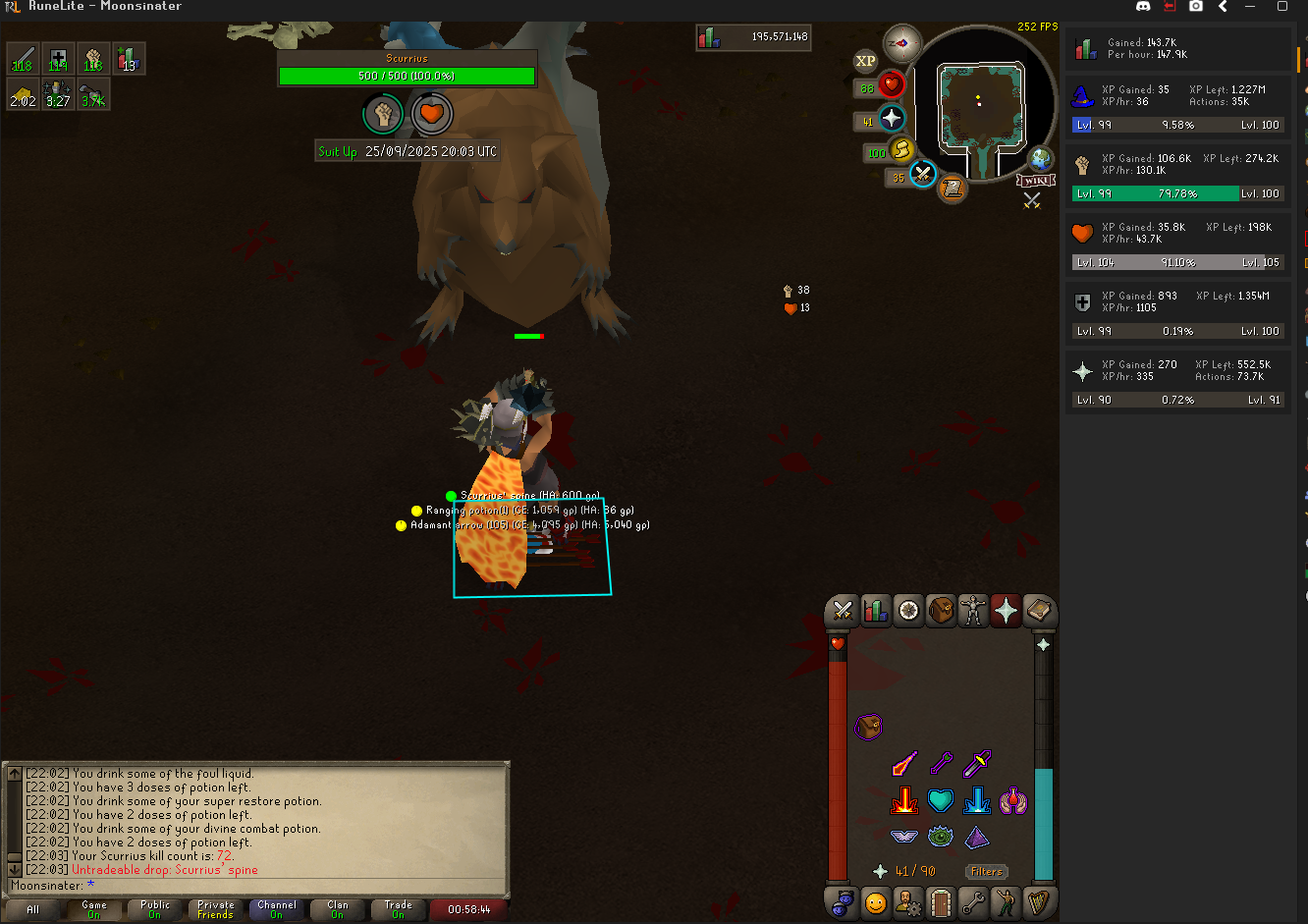Select the Public chat filter tab
The height and width of the screenshot is (924, 1308).
click(155, 909)
